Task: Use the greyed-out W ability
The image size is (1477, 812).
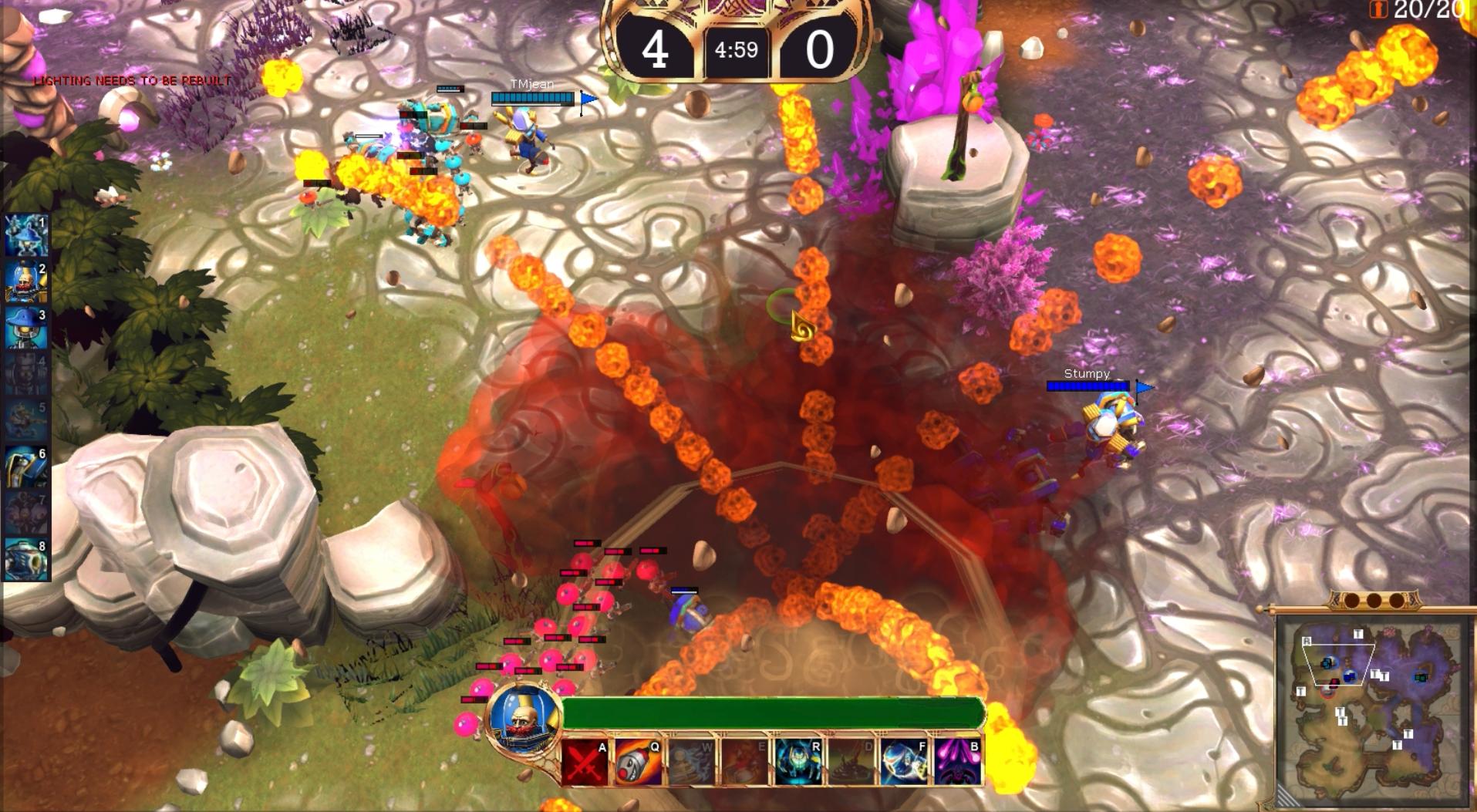Action: (x=692, y=762)
